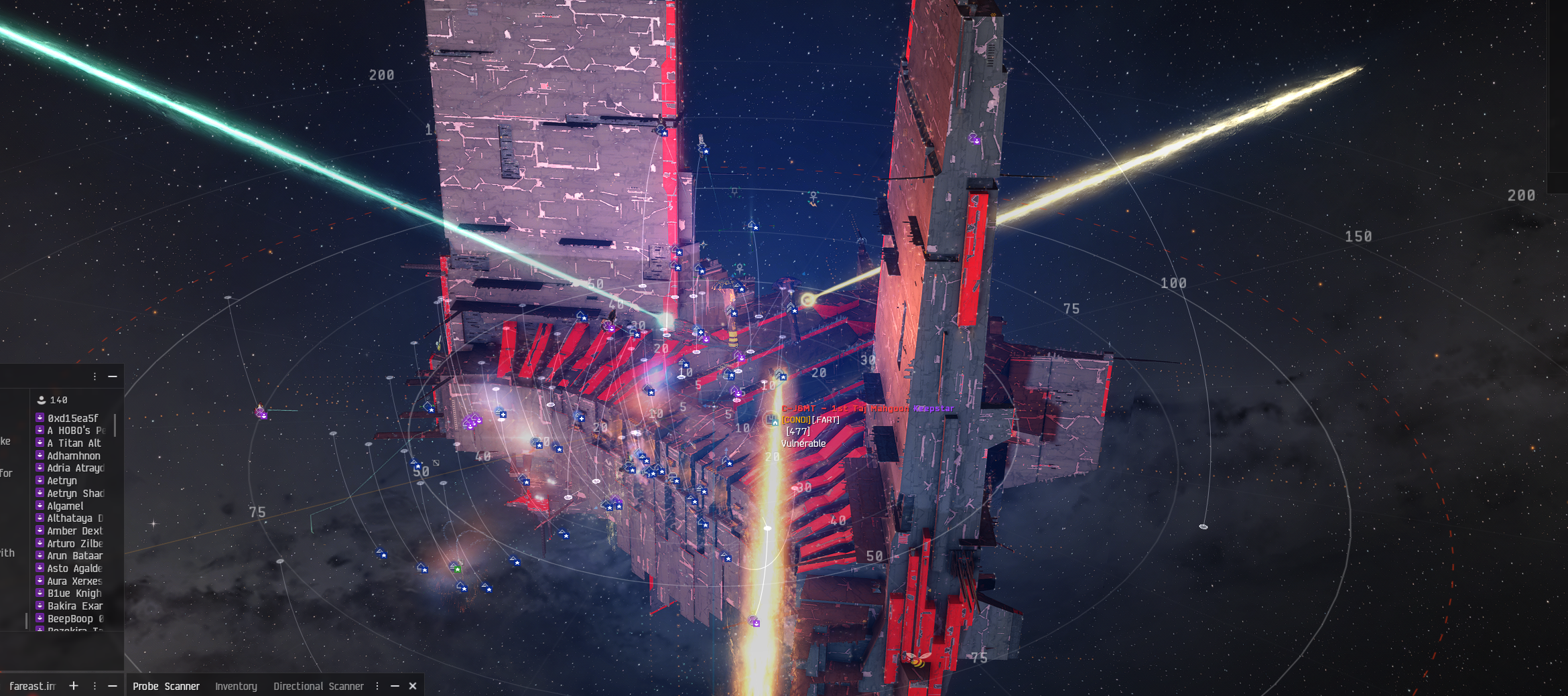The height and width of the screenshot is (696, 1568).
Task: Minimize the fareast.im chat window
Action: point(113,686)
